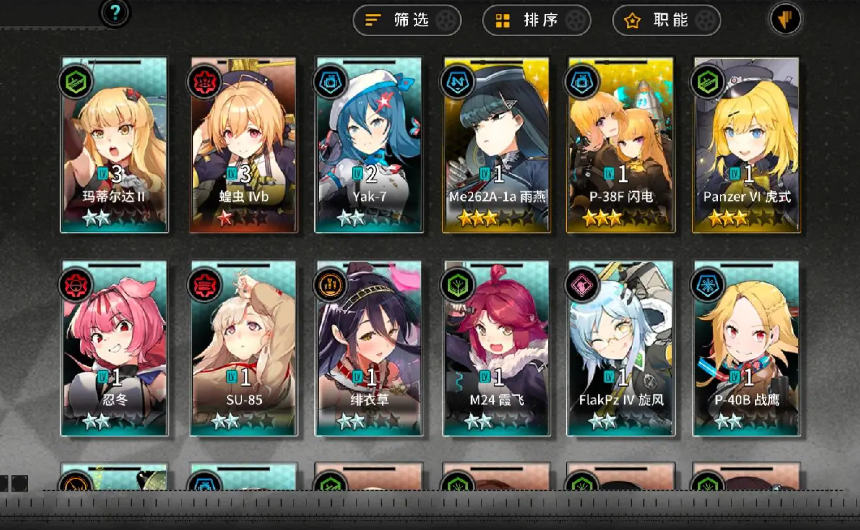Click the orange hand icon button

coord(785,19)
